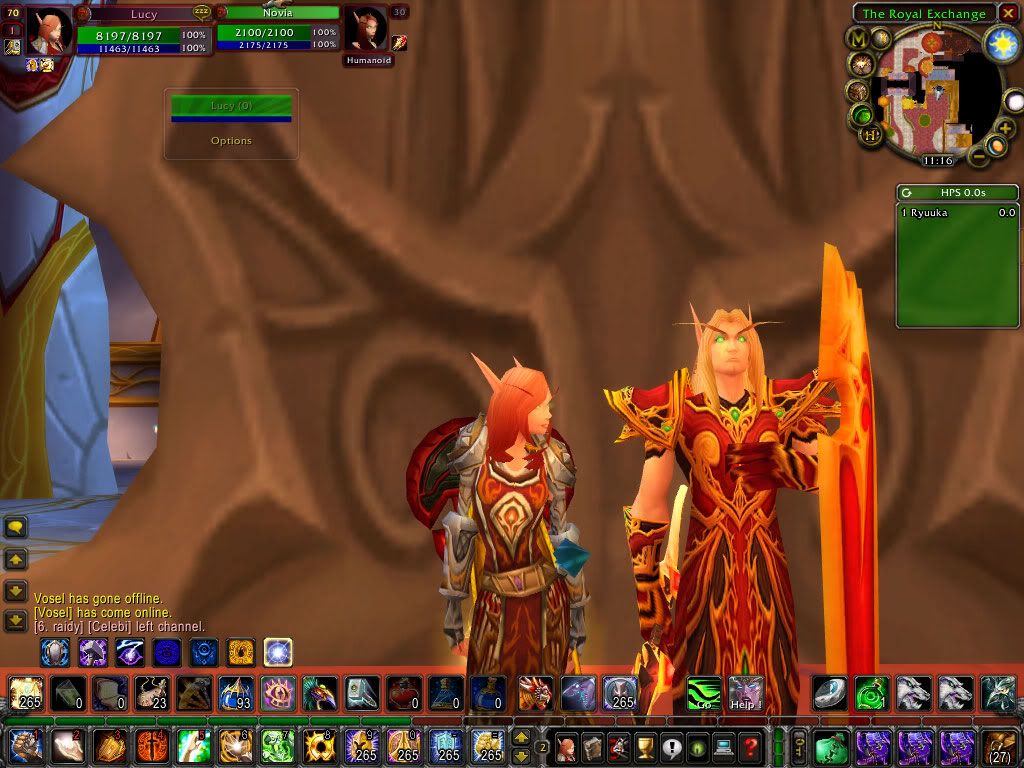Click Novia's target portrait

click(364, 29)
